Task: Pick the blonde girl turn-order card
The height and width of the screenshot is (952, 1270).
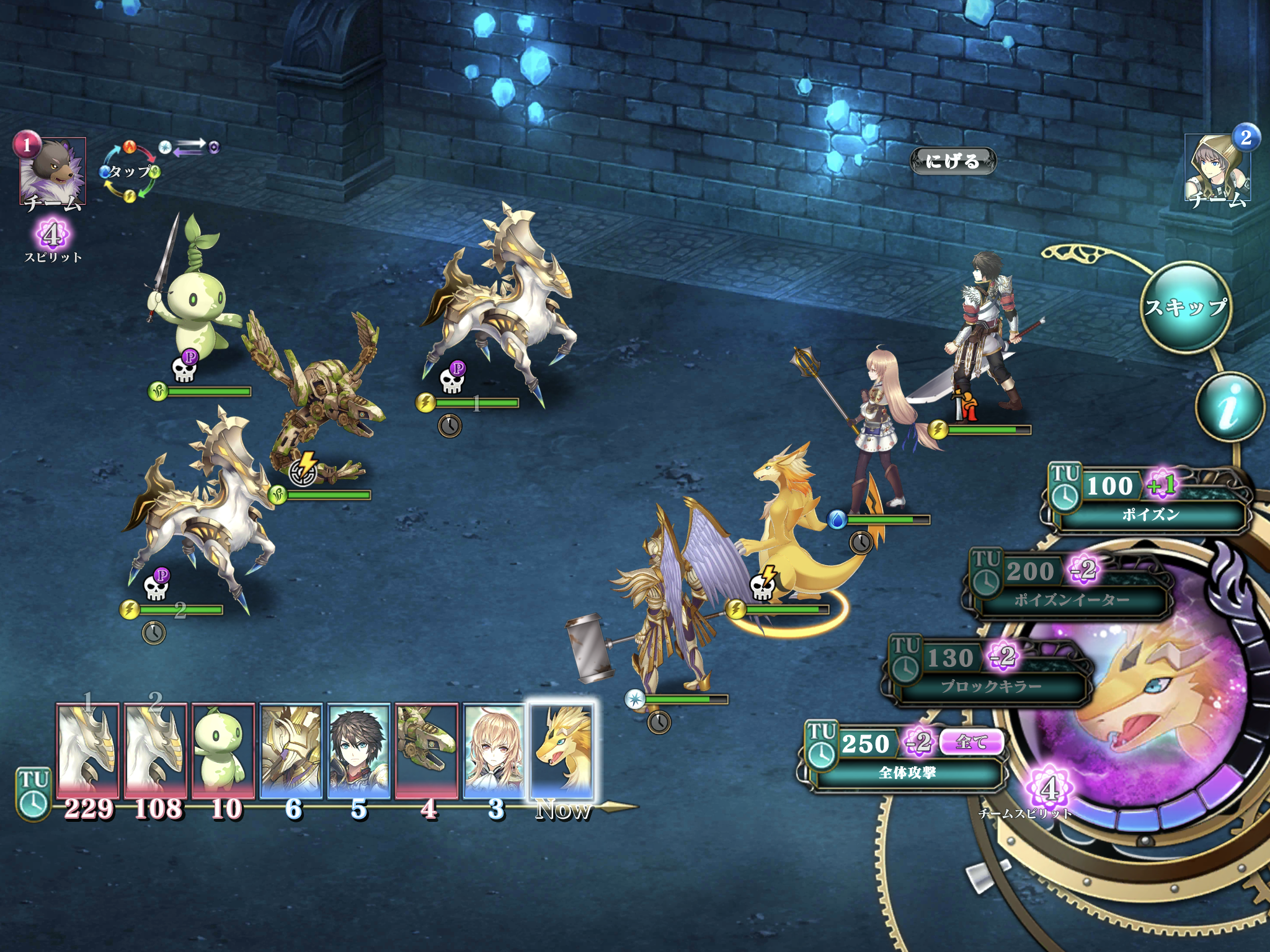Action: point(494,750)
